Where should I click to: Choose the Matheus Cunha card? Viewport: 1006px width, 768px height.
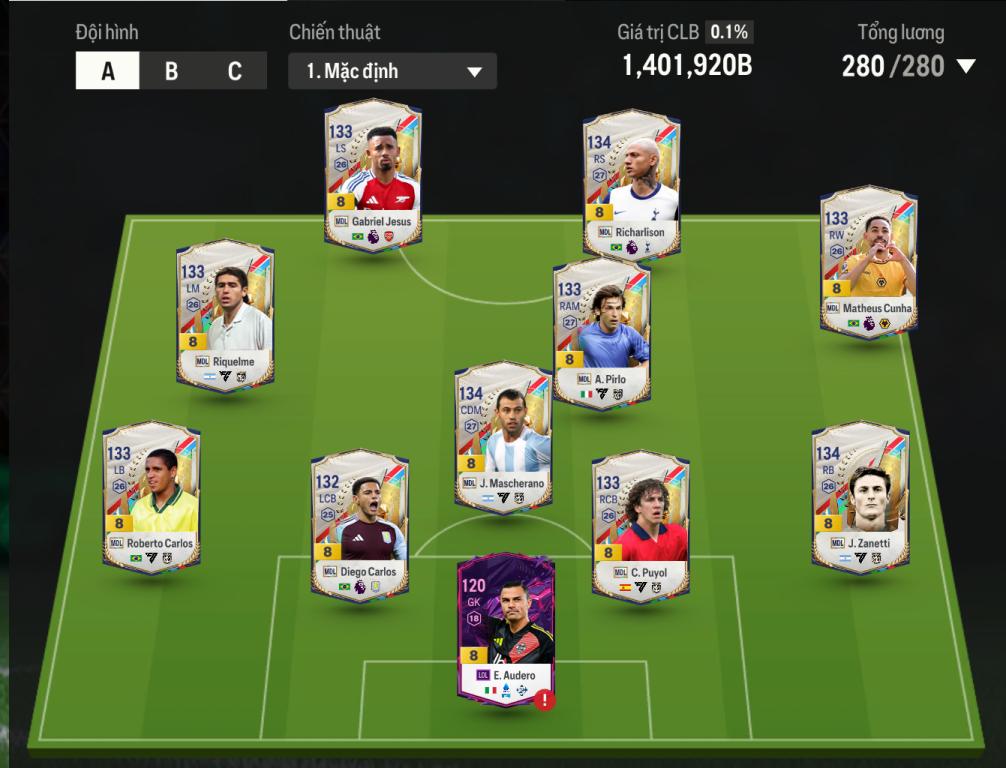click(x=868, y=261)
